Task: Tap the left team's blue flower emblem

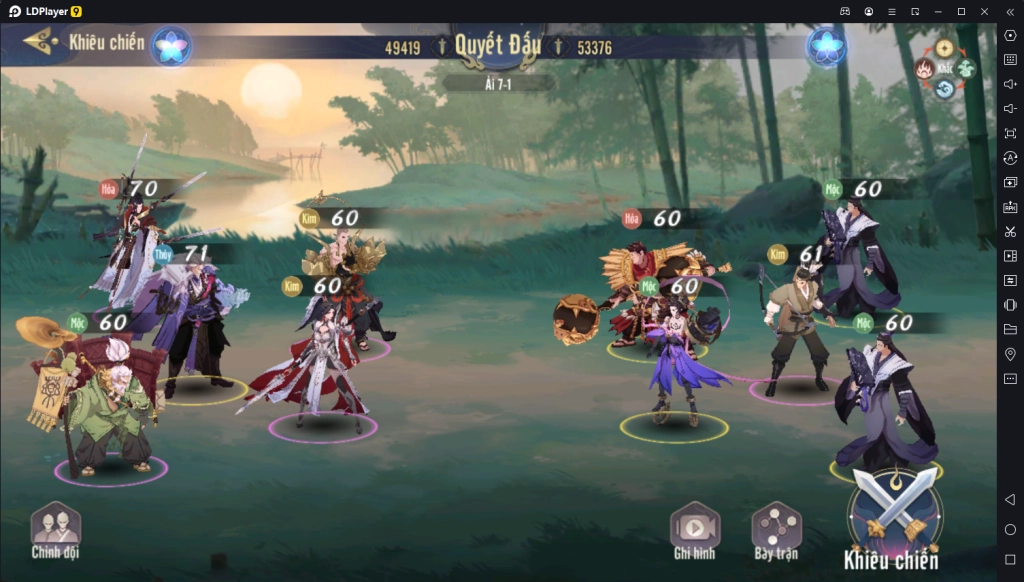Action: pos(171,46)
